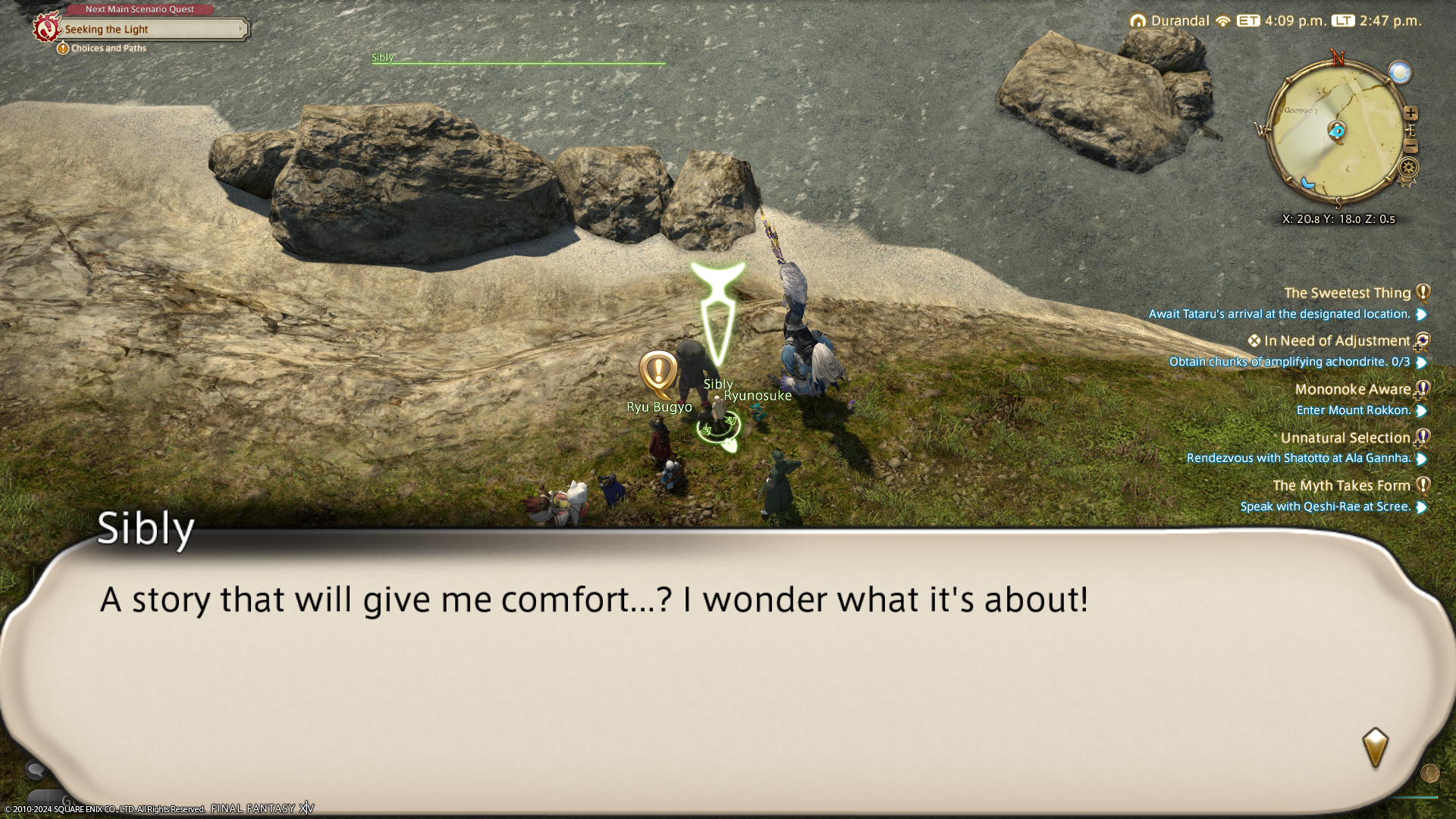Click the minimap's zoom-in plus button
The width and height of the screenshot is (1456, 819).
click(x=1410, y=114)
